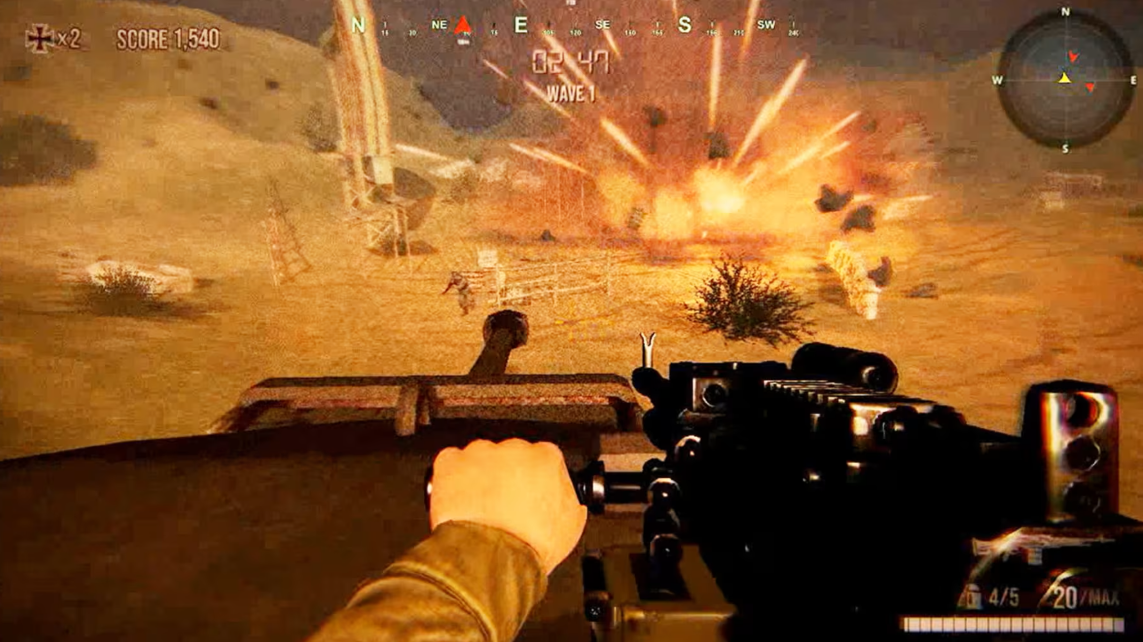This screenshot has width=1143, height=642.
Task: Select the iron cross lives icon
Action: click(40, 39)
